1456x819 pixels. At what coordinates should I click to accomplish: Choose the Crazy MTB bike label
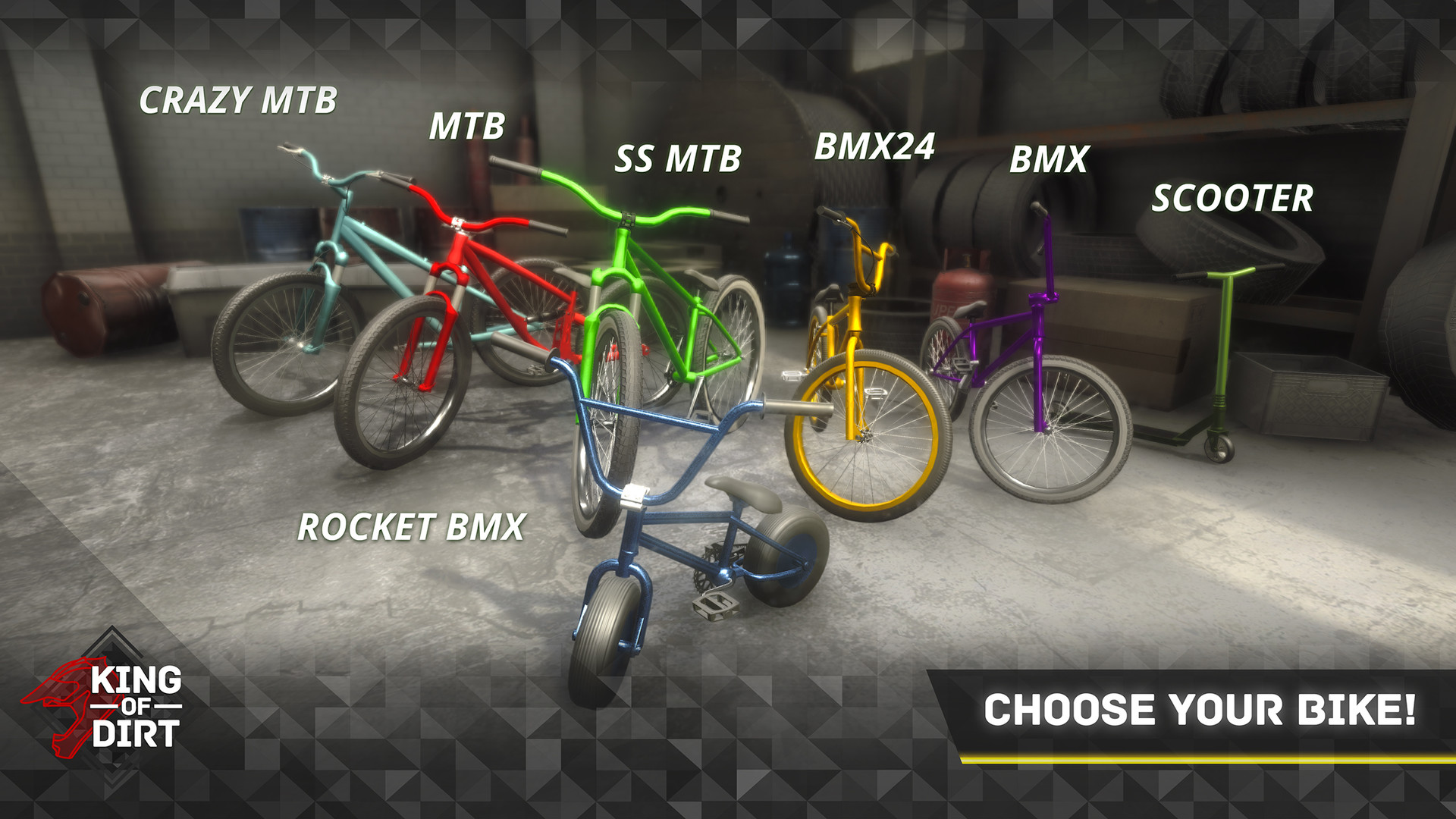tap(238, 100)
